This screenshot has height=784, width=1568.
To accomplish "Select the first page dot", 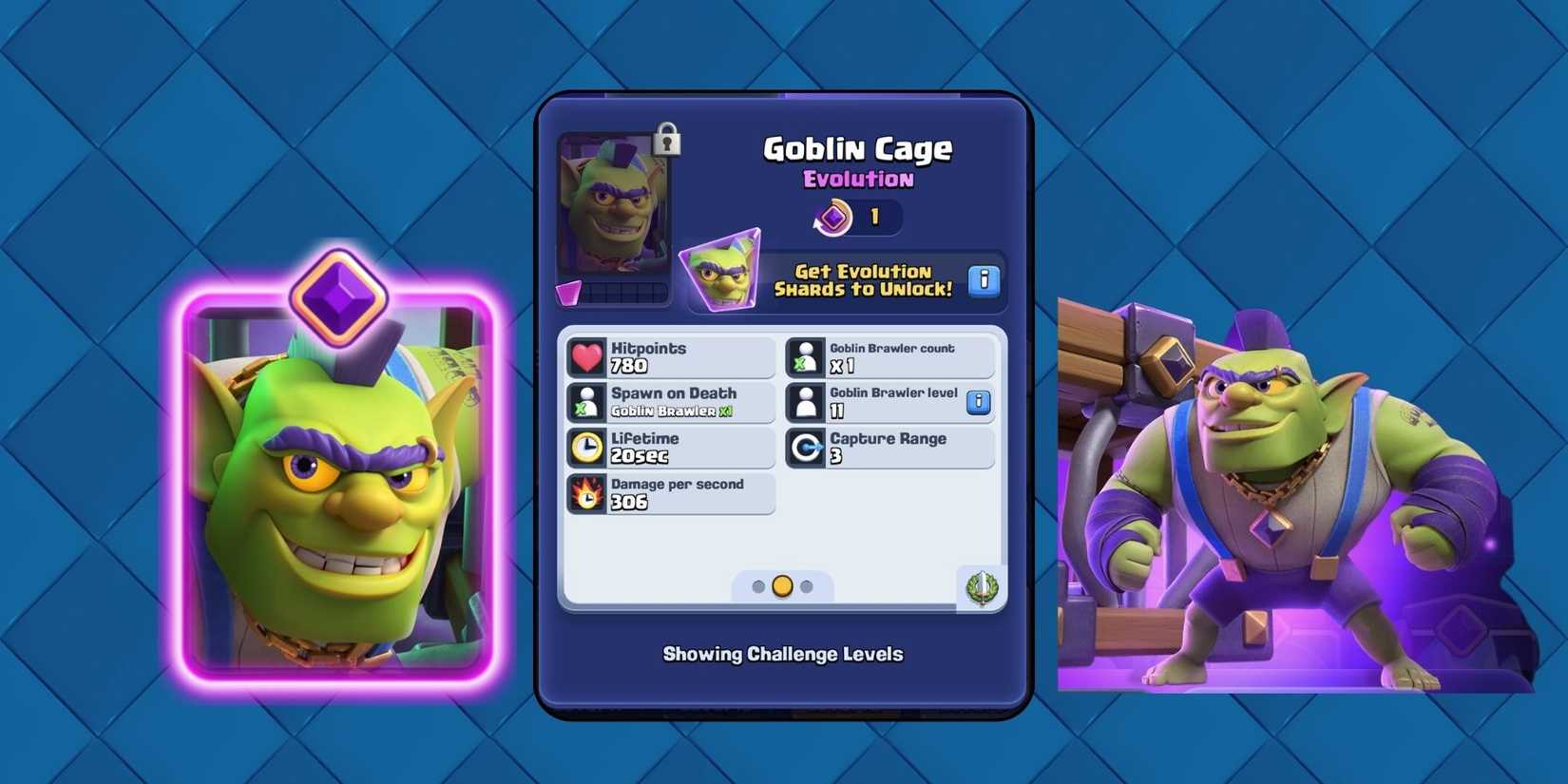I will point(757,586).
